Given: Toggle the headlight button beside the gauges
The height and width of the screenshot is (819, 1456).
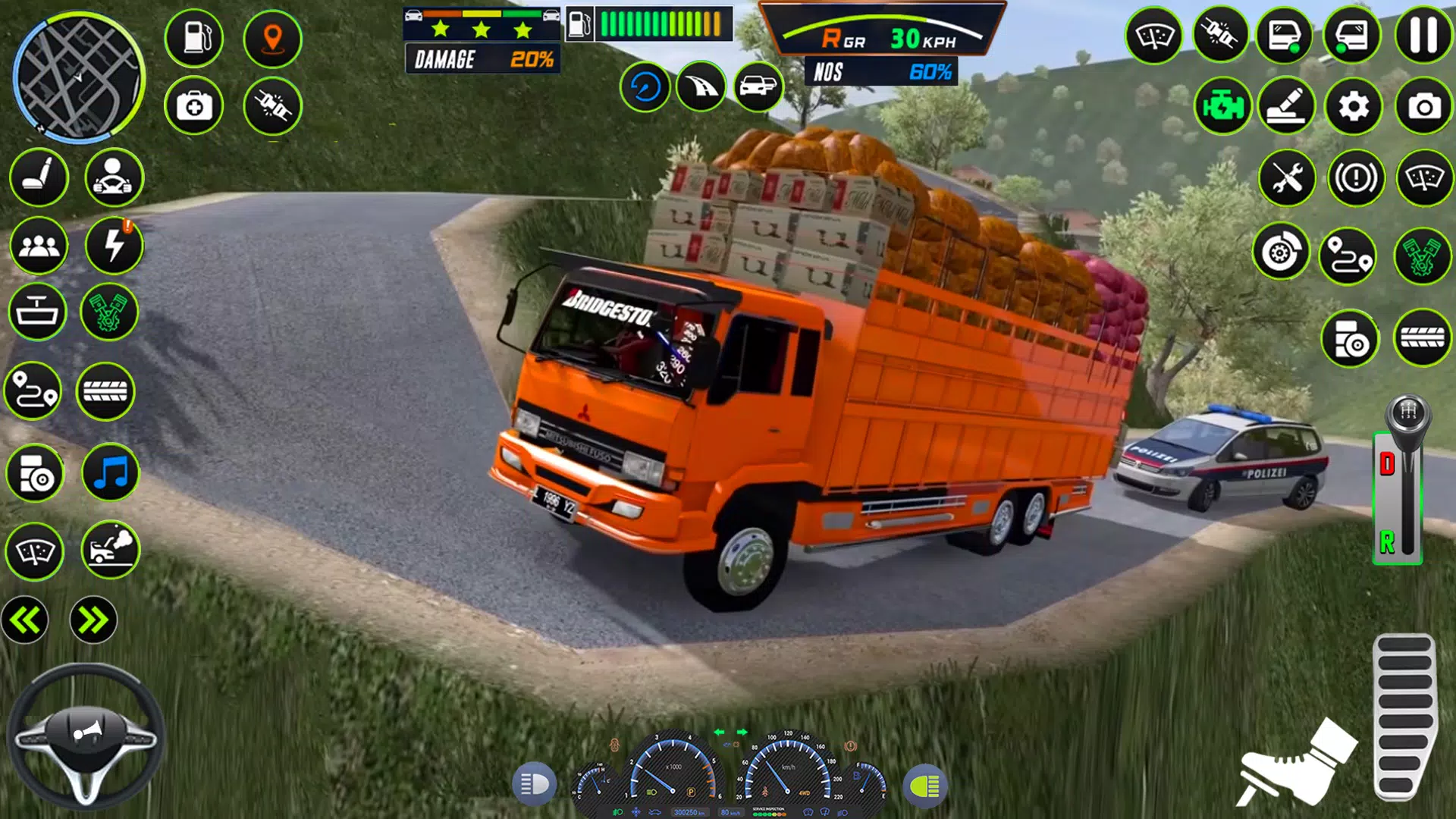Looking at the screenshot, I should tap(534, 785).
